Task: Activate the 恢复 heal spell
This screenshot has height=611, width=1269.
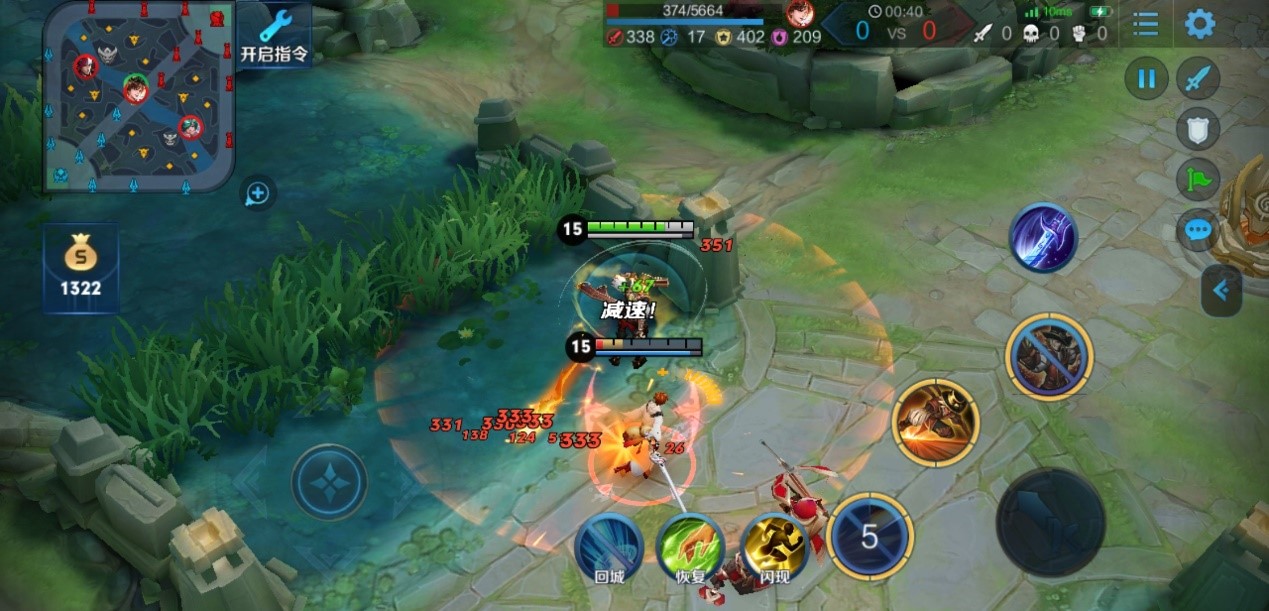Action: point(690,546)
